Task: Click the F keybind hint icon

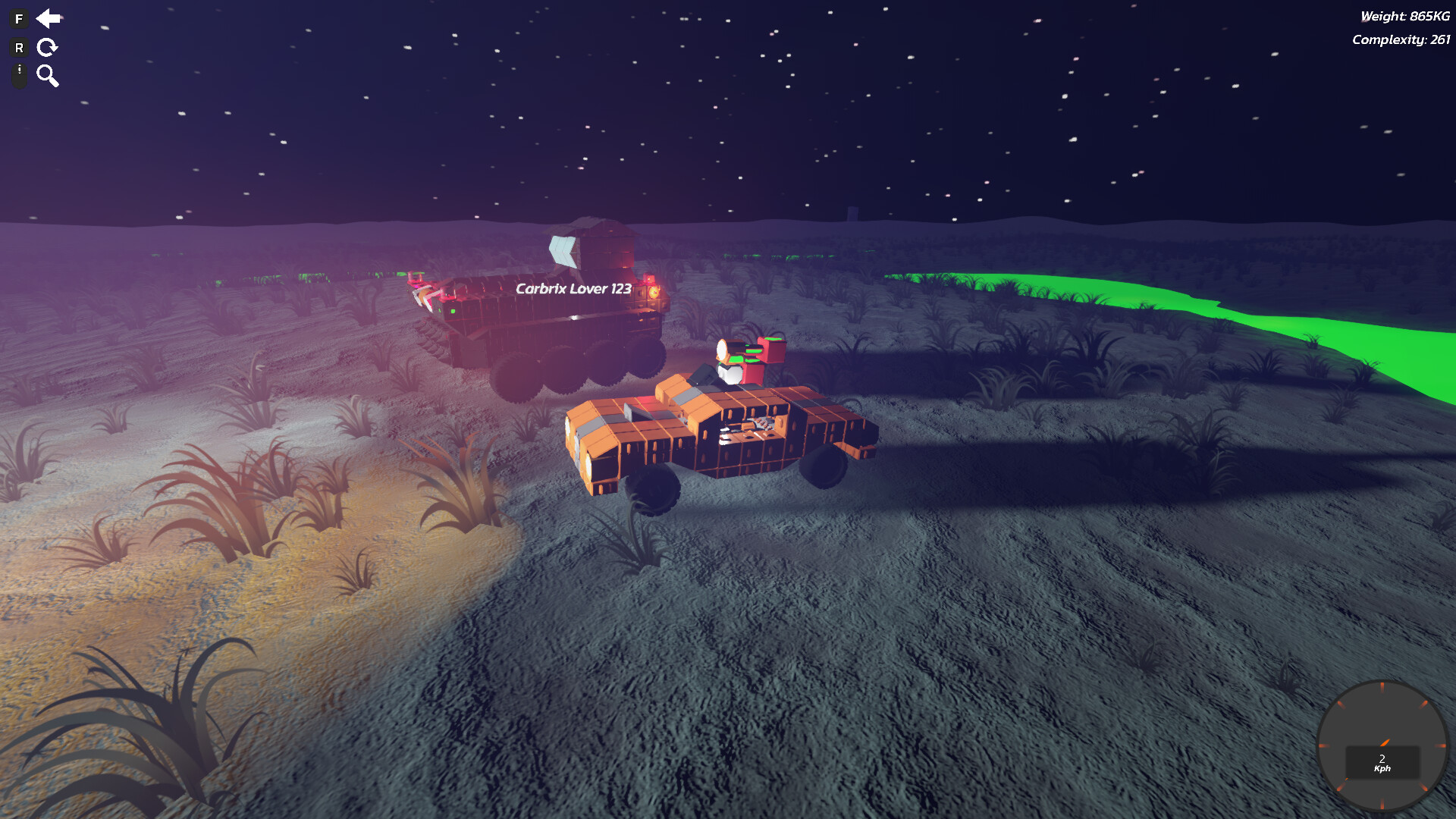Action: (18, 18)
